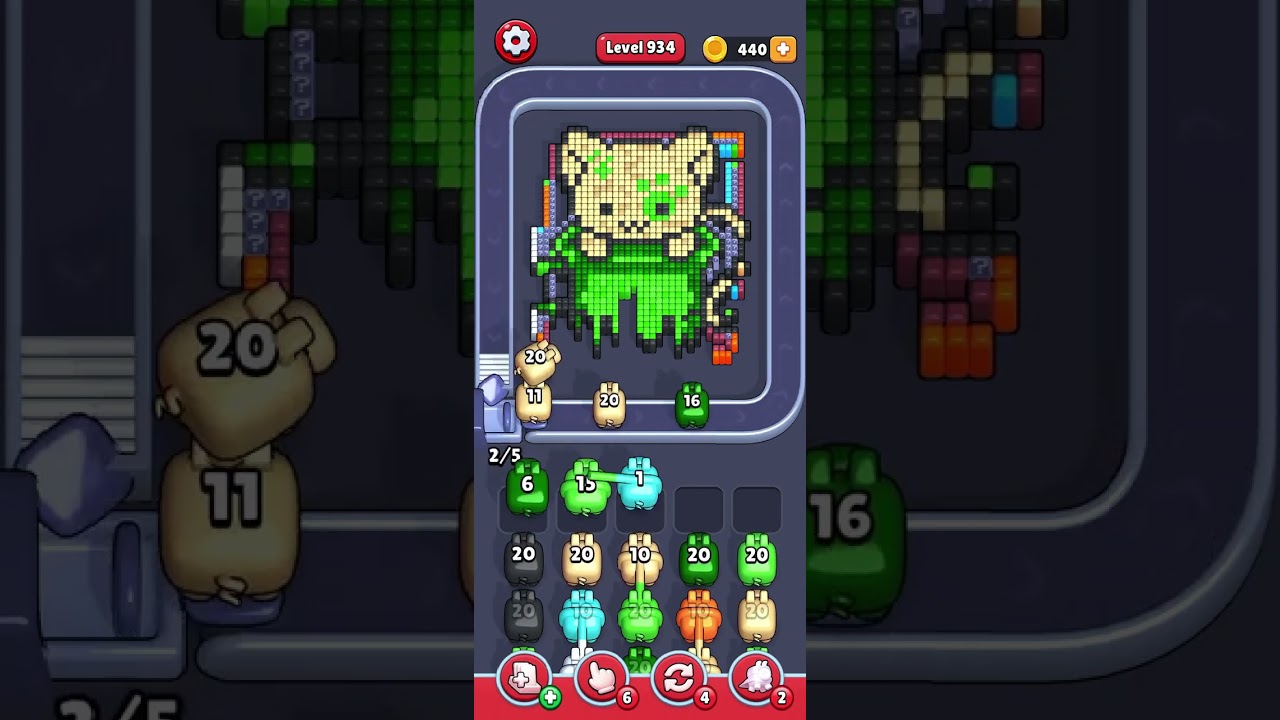Select the dark green bunny numbered 6

click(x=527, y=487)
